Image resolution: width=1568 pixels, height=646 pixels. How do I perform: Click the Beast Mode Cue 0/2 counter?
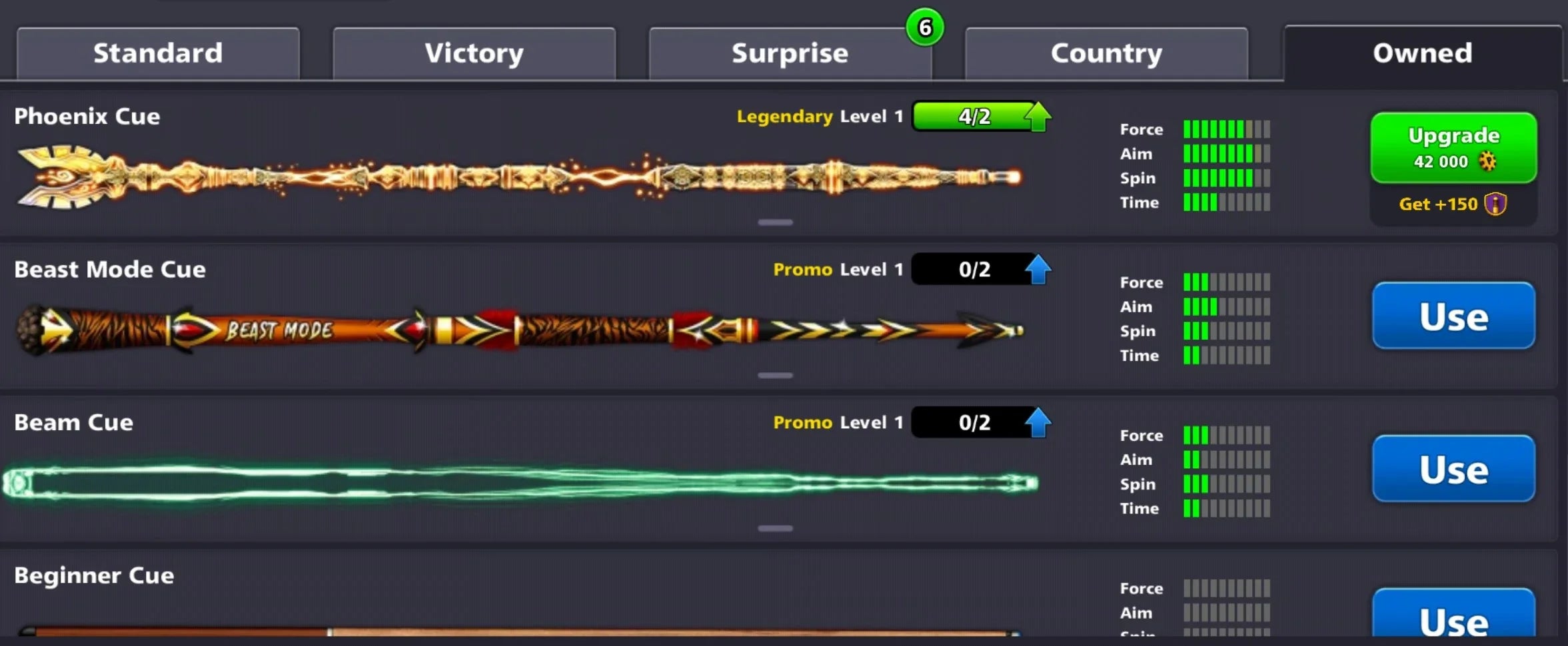pyautogui.click(x=974, y=270)
